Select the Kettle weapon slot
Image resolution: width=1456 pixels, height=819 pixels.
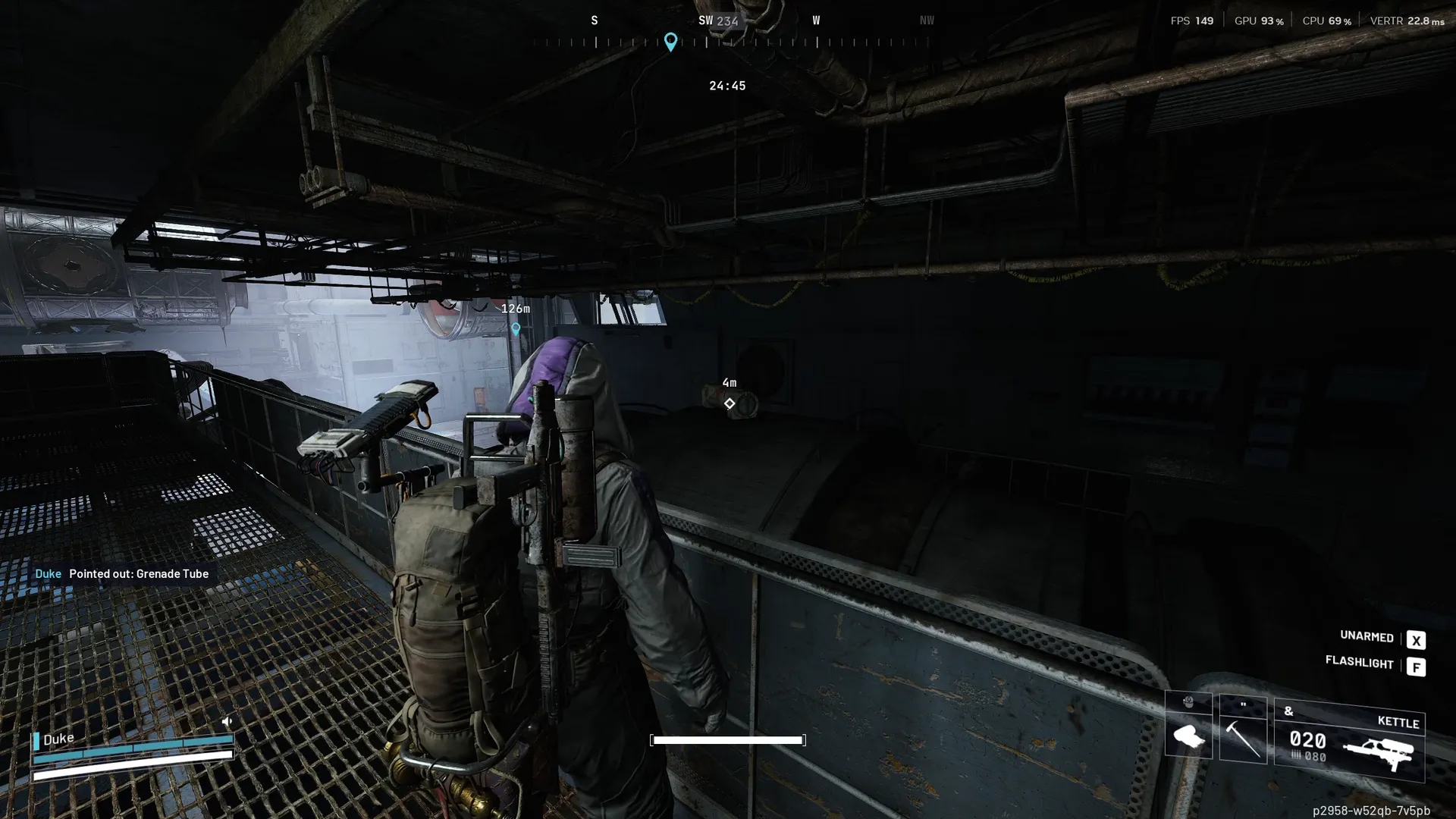pyautogui.click(x=1349, y=739)
